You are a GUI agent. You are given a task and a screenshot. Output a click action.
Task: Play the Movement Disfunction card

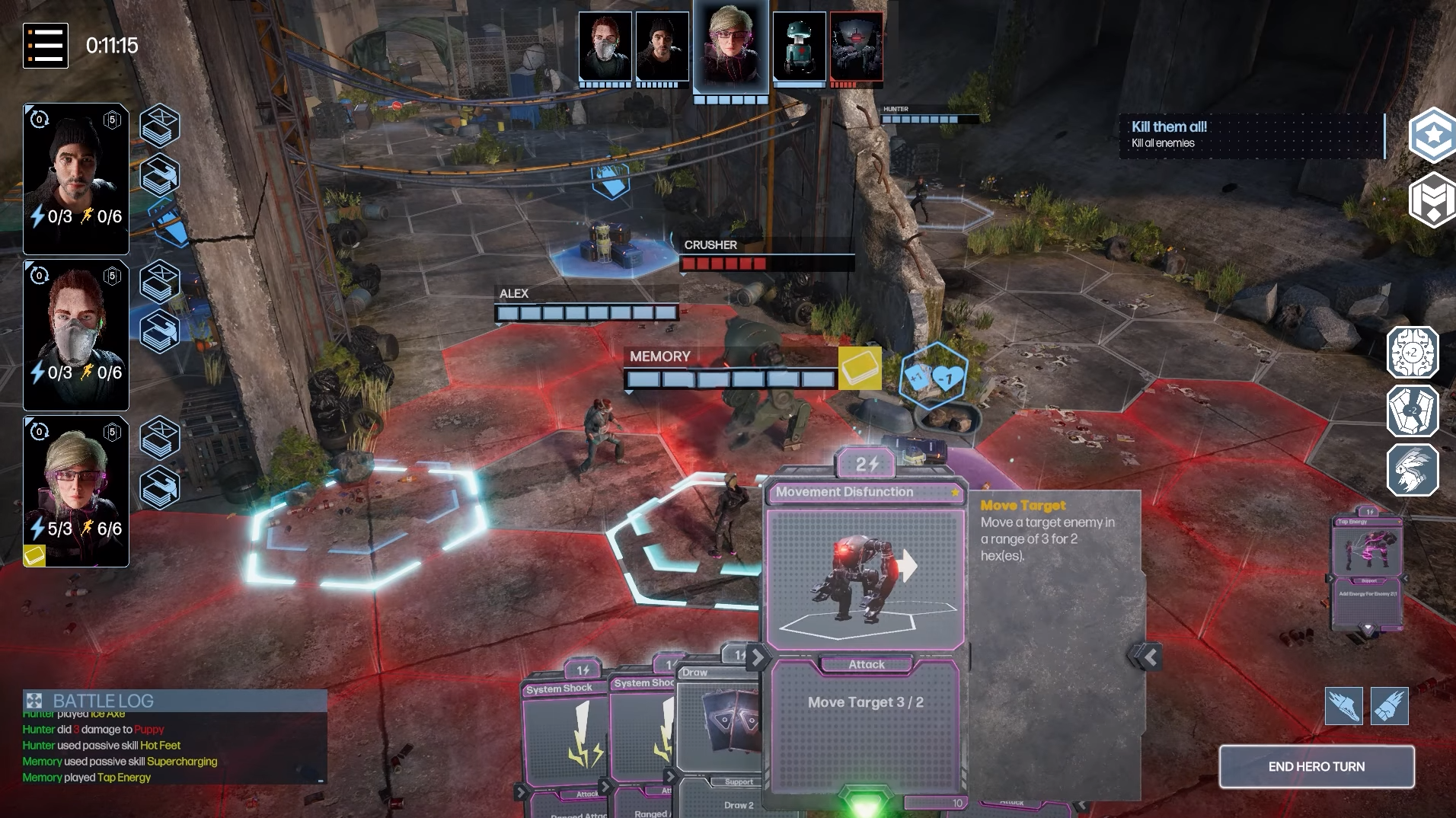(x=865, y=579)
